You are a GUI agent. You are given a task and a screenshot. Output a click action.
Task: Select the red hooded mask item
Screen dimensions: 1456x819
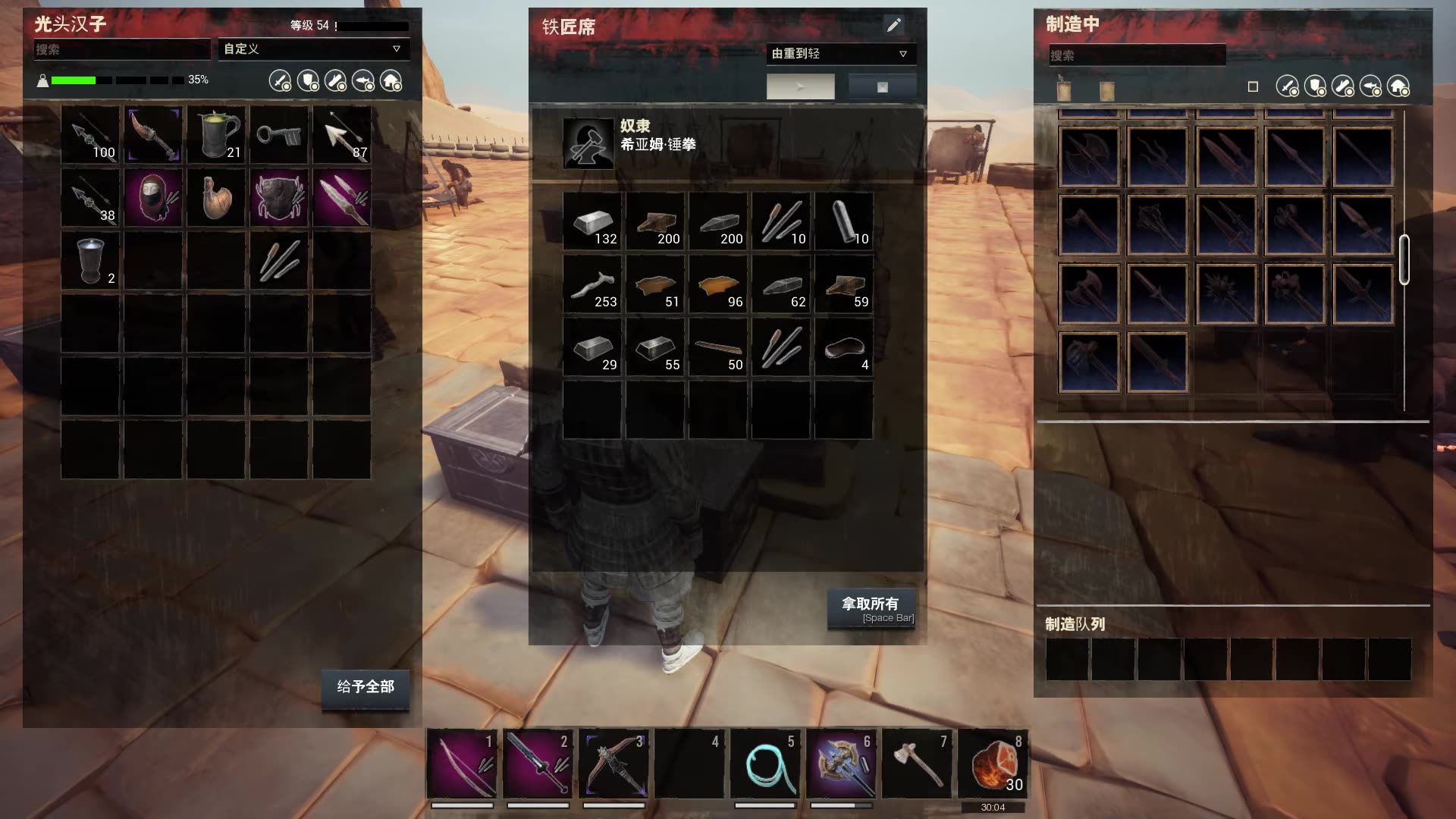(153, 198)
